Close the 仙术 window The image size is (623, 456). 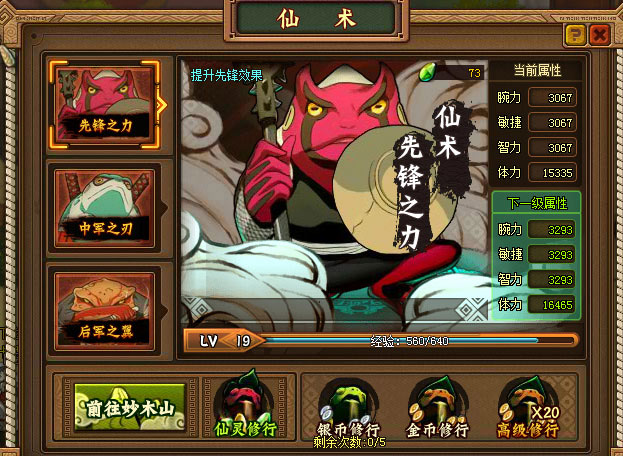click(599, 36)
